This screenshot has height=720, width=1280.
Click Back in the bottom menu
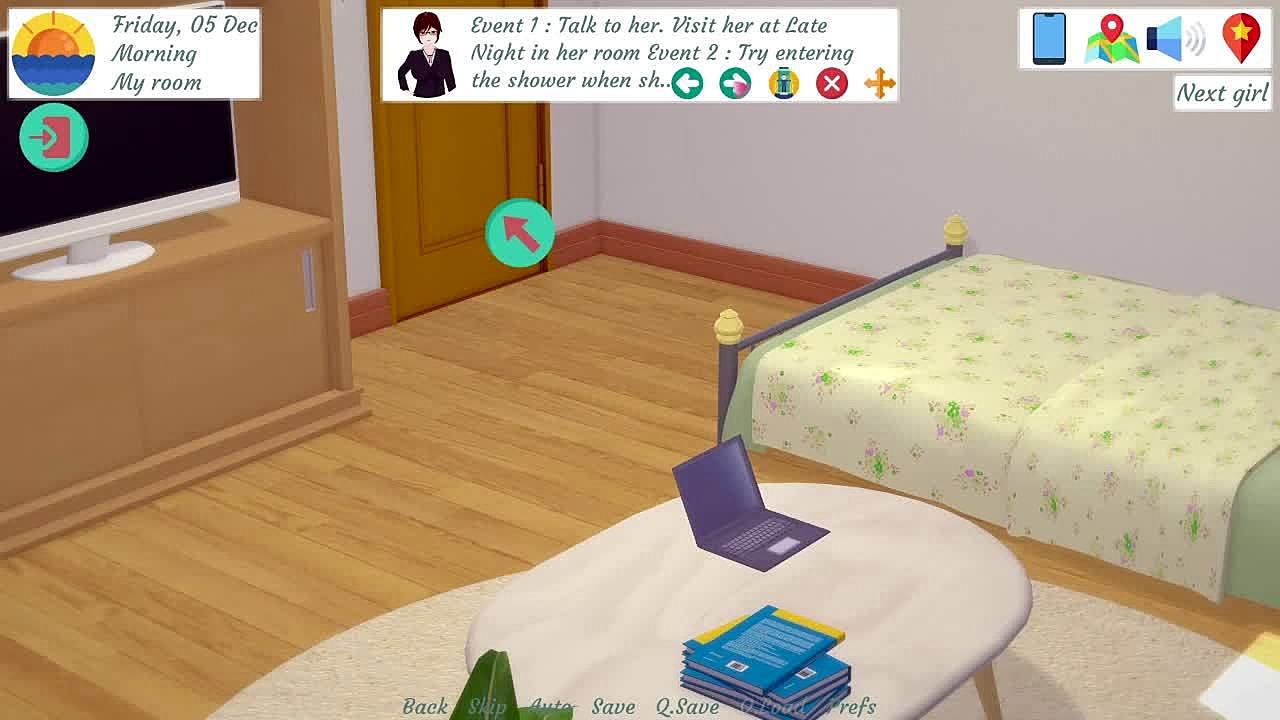[x=425, y=706]
